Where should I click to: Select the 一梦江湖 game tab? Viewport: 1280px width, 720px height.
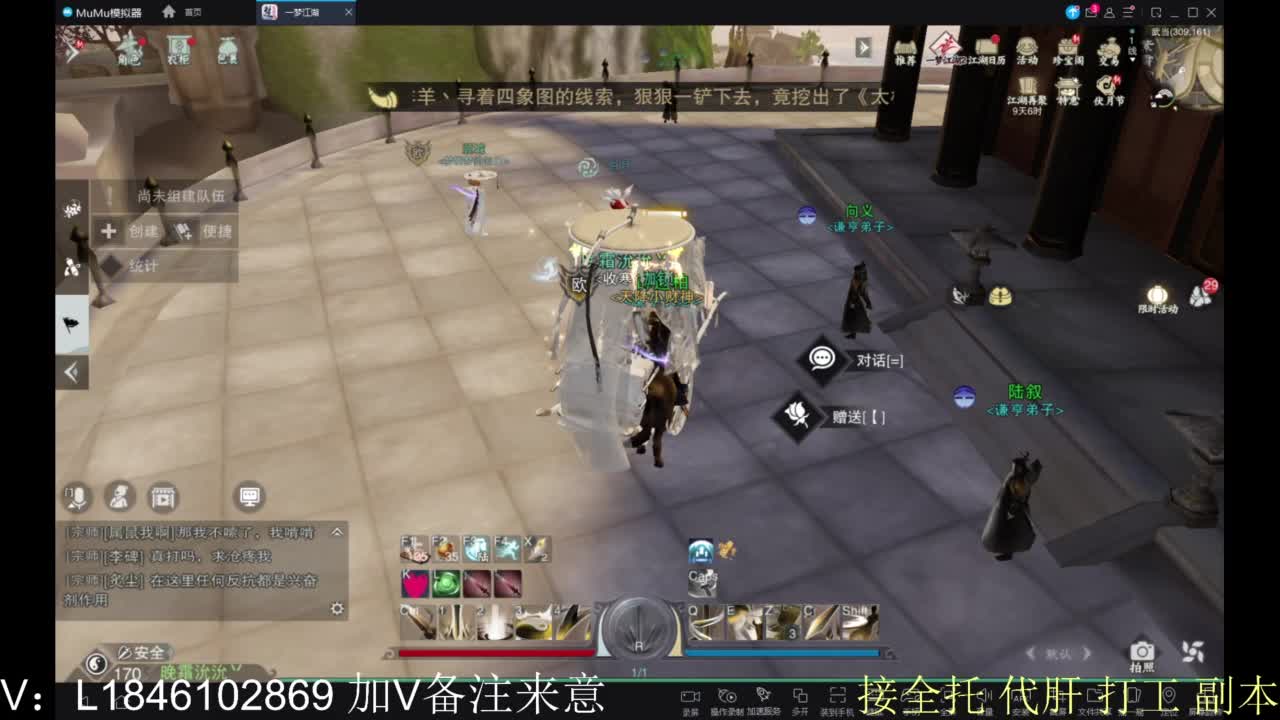300,13
